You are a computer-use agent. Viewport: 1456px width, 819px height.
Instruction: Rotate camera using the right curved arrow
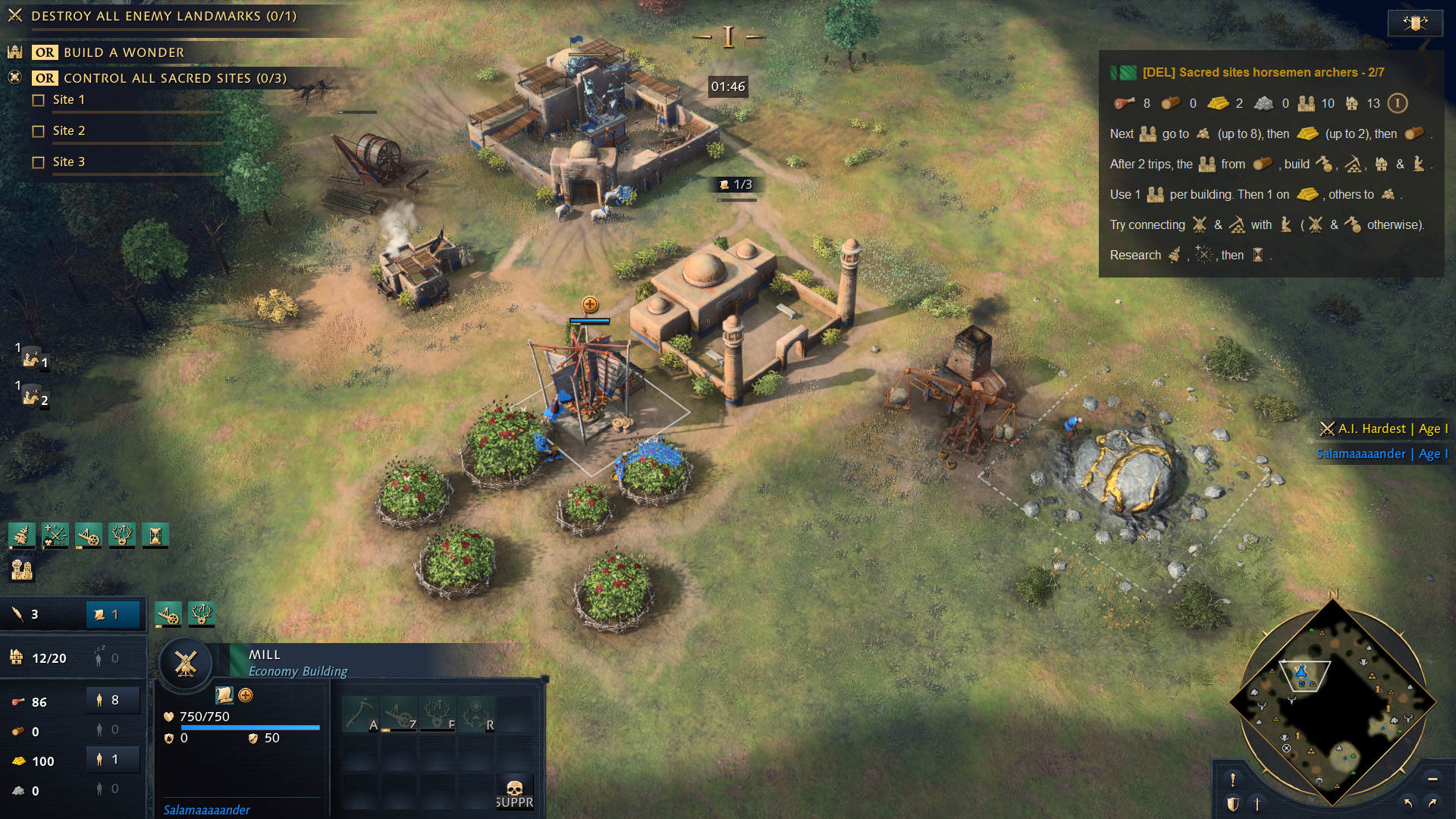click(1432, 803)
